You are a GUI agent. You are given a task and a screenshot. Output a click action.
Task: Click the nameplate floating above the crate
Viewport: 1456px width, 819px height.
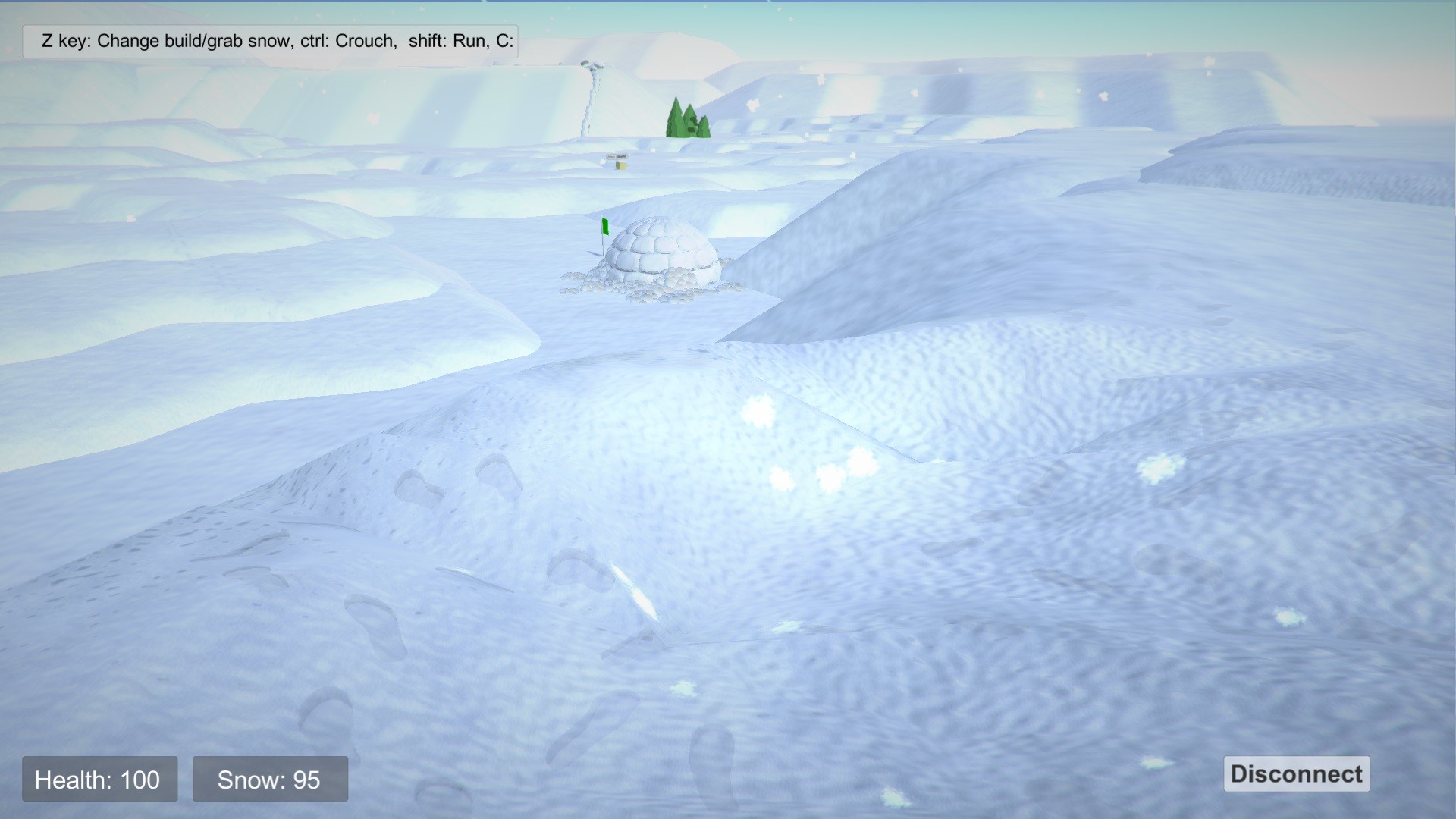(x=617, y=156)
